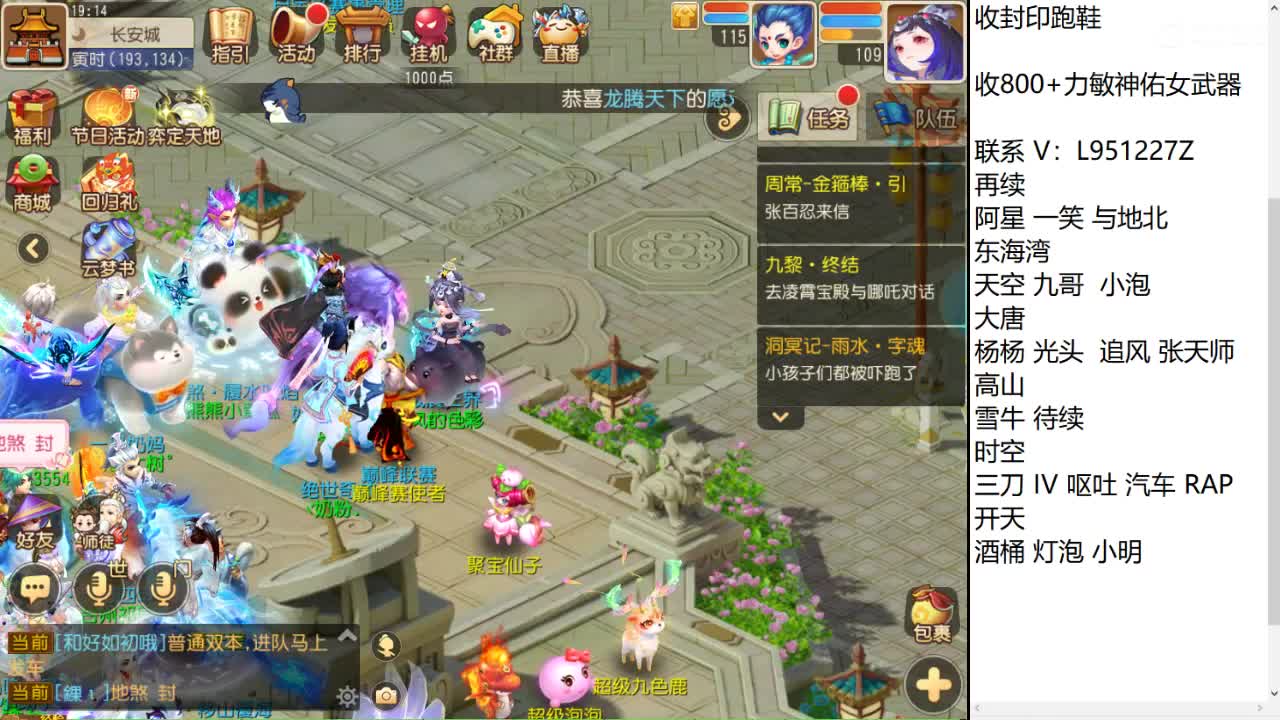Open the 好友 friends tab
The width and height of the screenshot is (1280, 720).
coord(37,538)
